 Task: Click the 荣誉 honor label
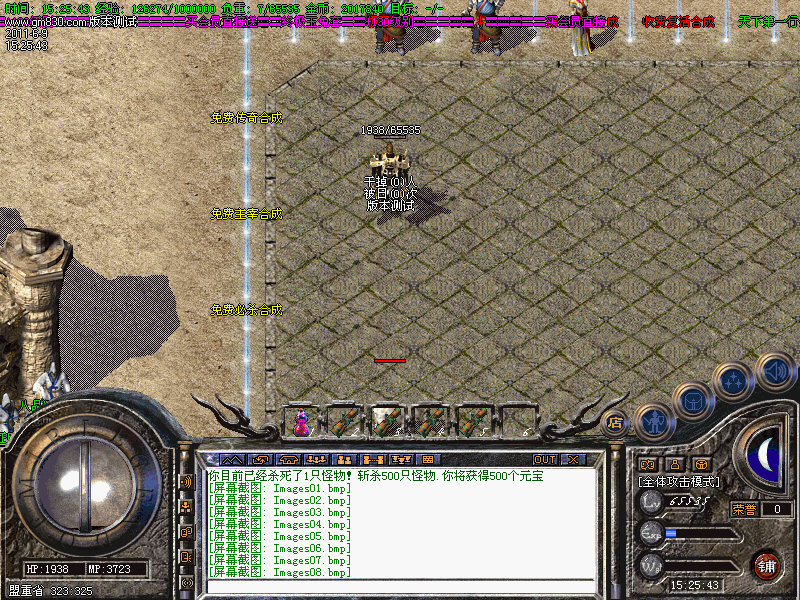[745, 509]
